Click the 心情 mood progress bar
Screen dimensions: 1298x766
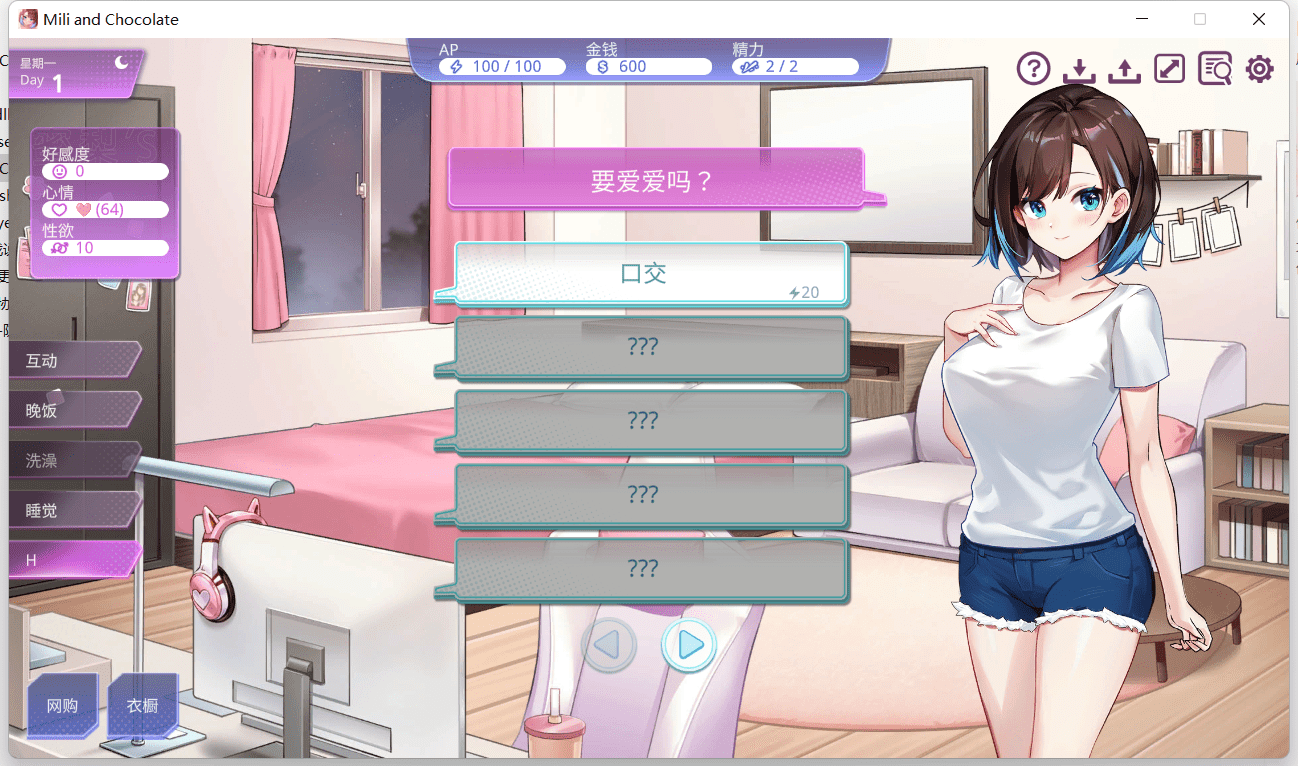105,209
